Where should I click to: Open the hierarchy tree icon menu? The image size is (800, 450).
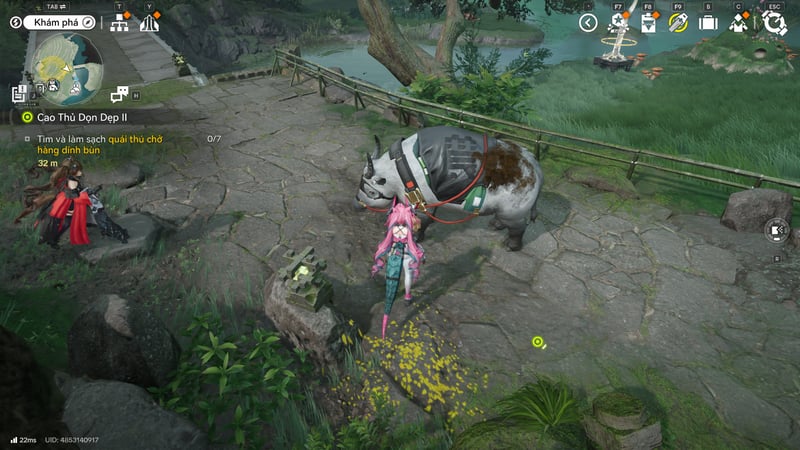[119, 23]
